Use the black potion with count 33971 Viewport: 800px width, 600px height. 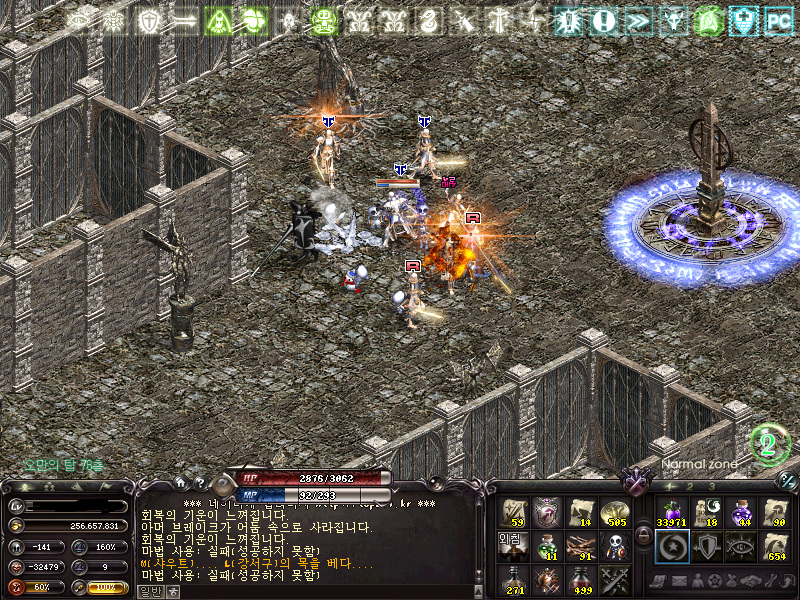pos(670,513)
